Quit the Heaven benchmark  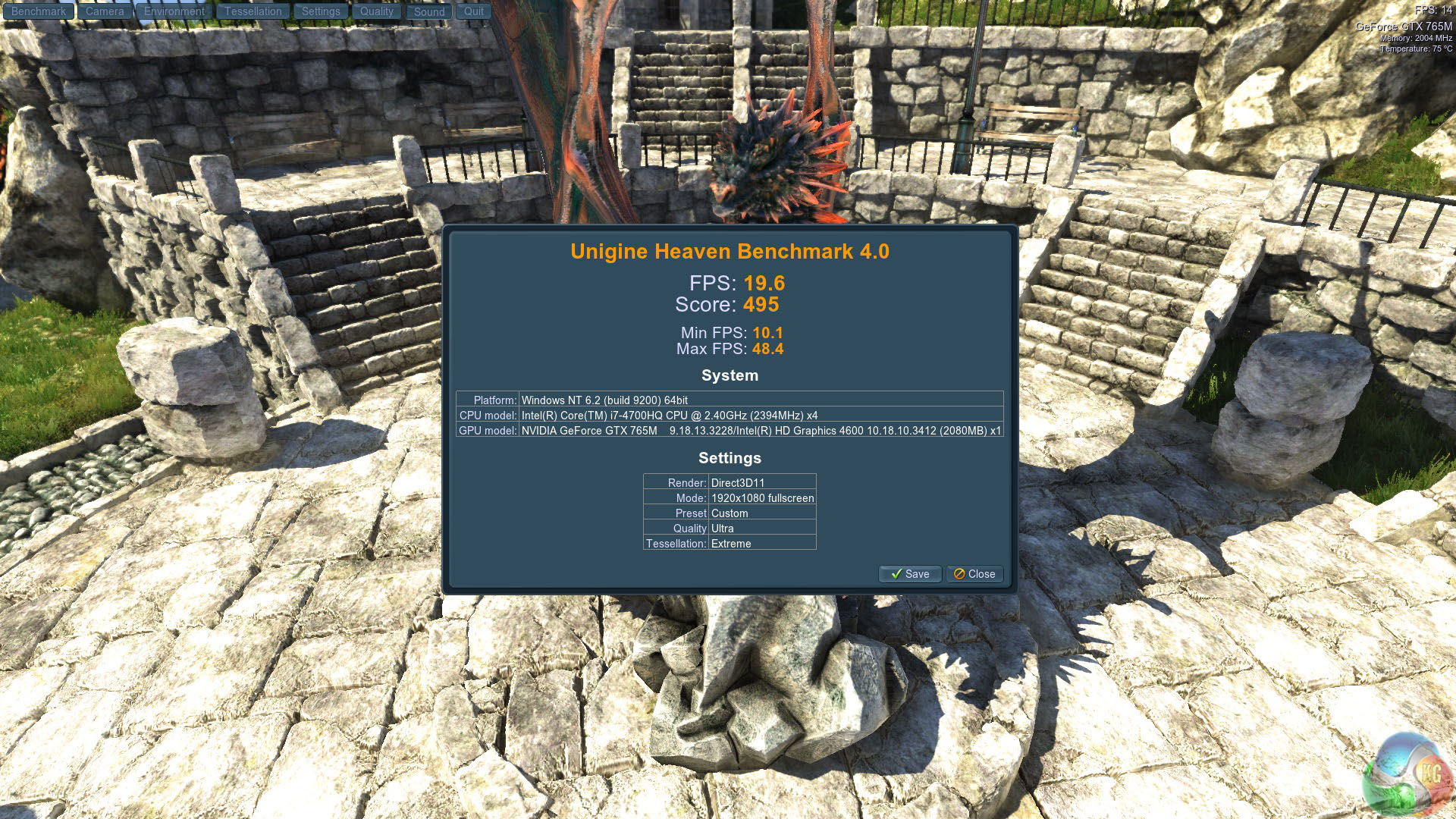[474, 11]
